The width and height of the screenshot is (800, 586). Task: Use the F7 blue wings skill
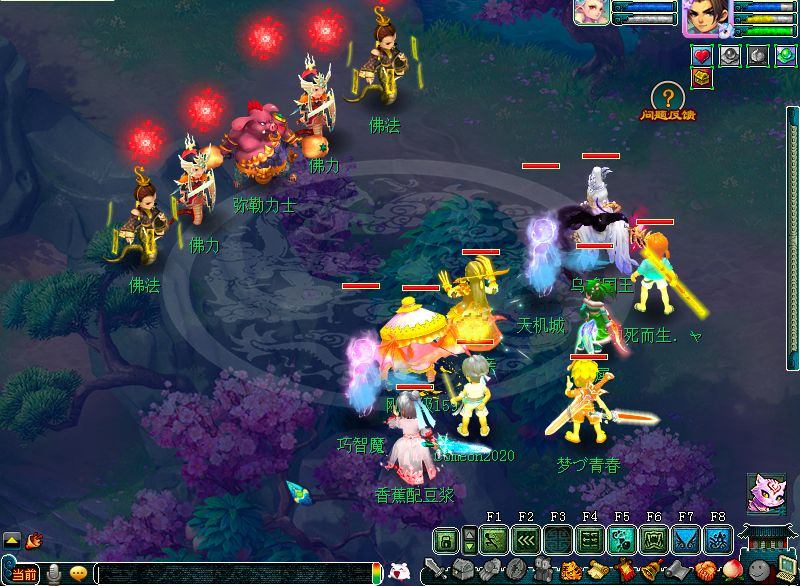click(x=686, y=541)
